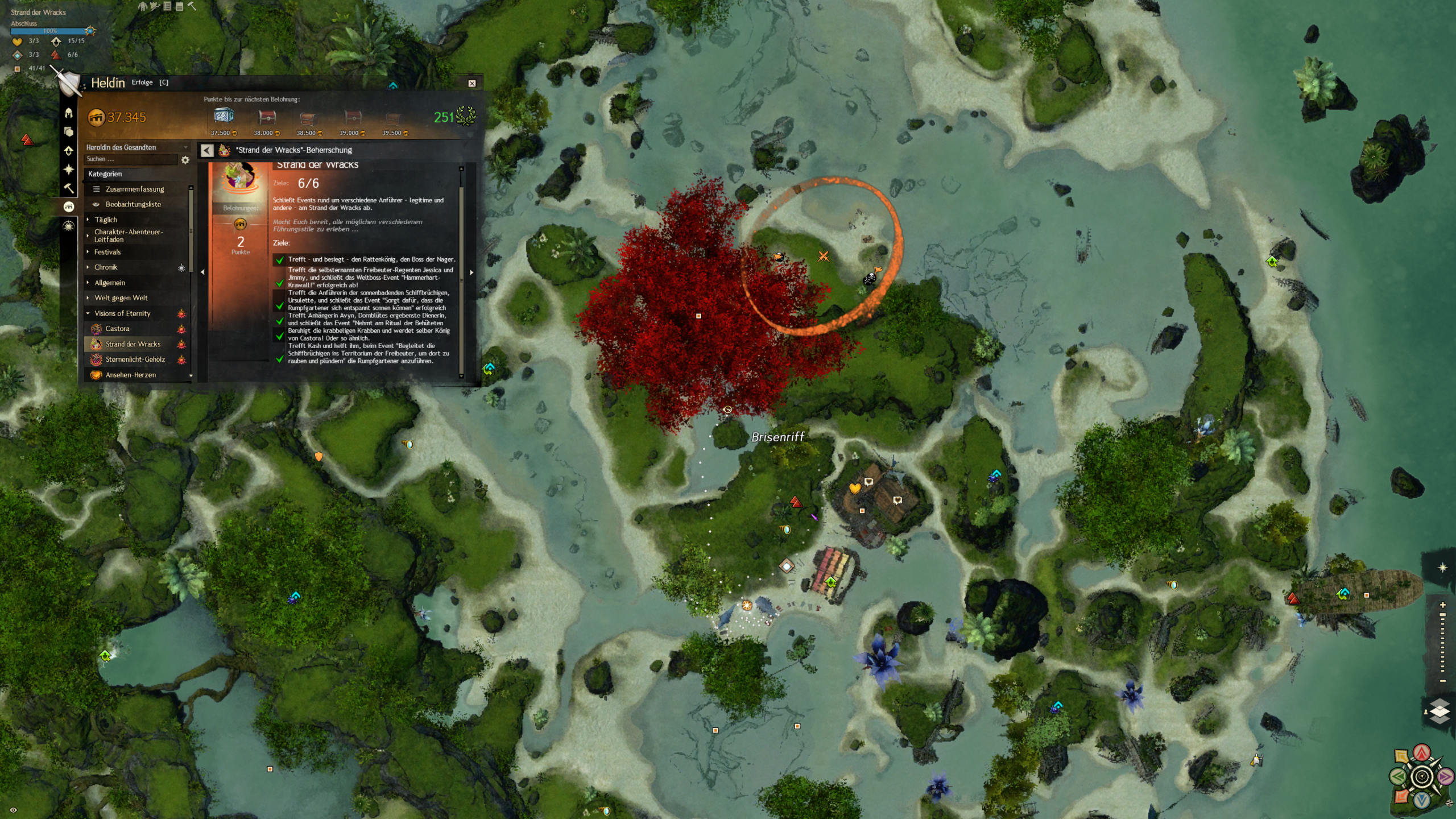
Task: Select the Castora subcategory
Action: tap(117, 329)
